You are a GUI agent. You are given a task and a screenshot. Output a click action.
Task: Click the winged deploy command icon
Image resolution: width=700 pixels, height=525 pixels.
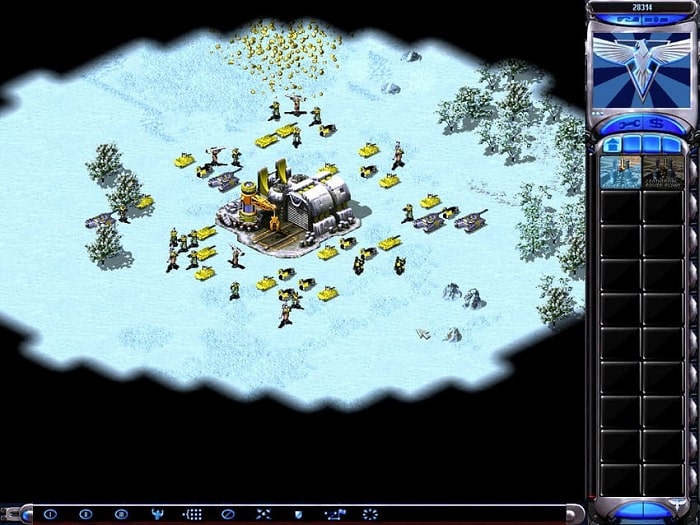(x=157, y=514)
